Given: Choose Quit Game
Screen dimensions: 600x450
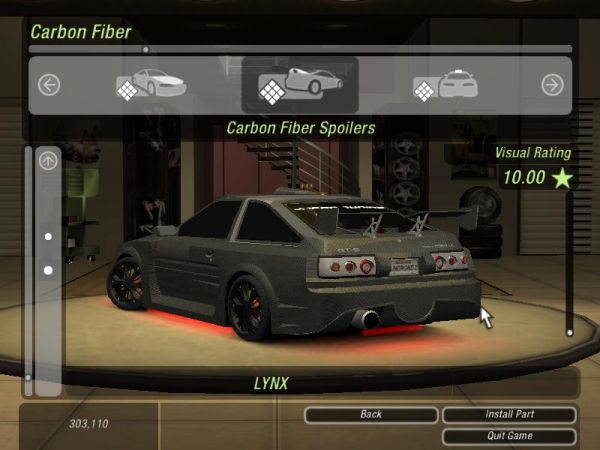Looking at the screenshot, I should click(x=509, y=436).
